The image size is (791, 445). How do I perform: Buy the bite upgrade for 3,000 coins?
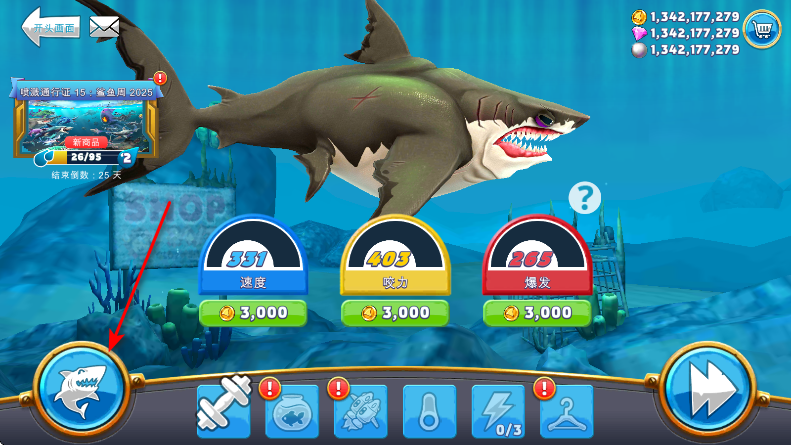[x=393, y=313]
